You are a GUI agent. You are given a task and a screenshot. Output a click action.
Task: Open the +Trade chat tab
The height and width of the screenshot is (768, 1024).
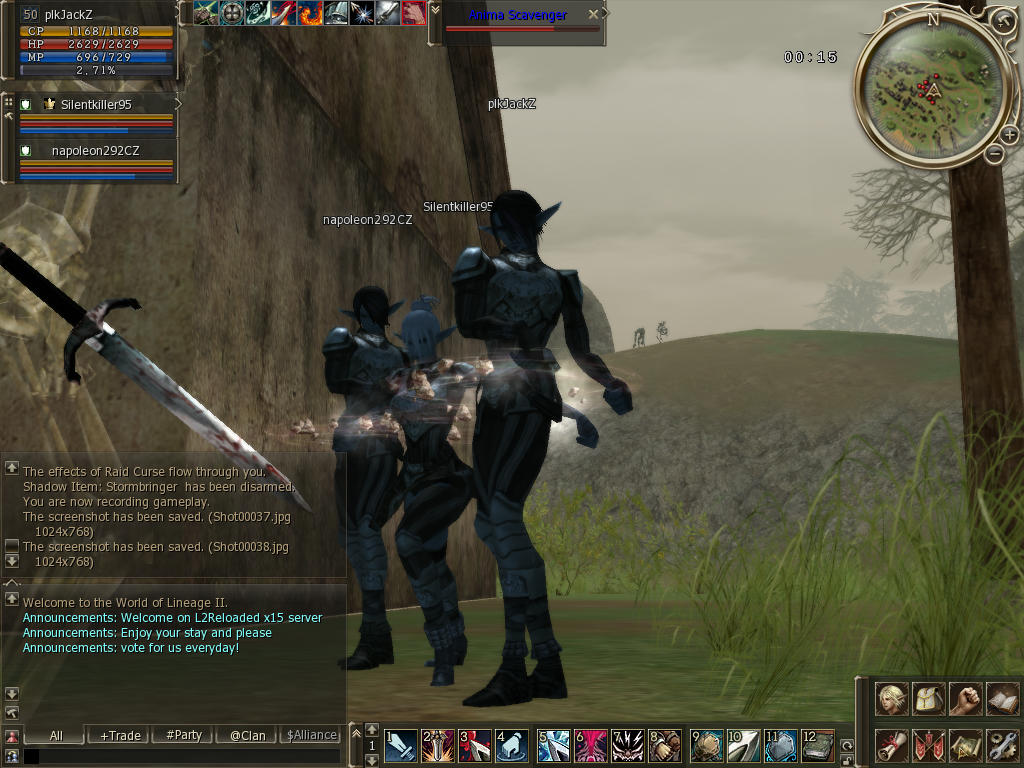coord(120,735)
